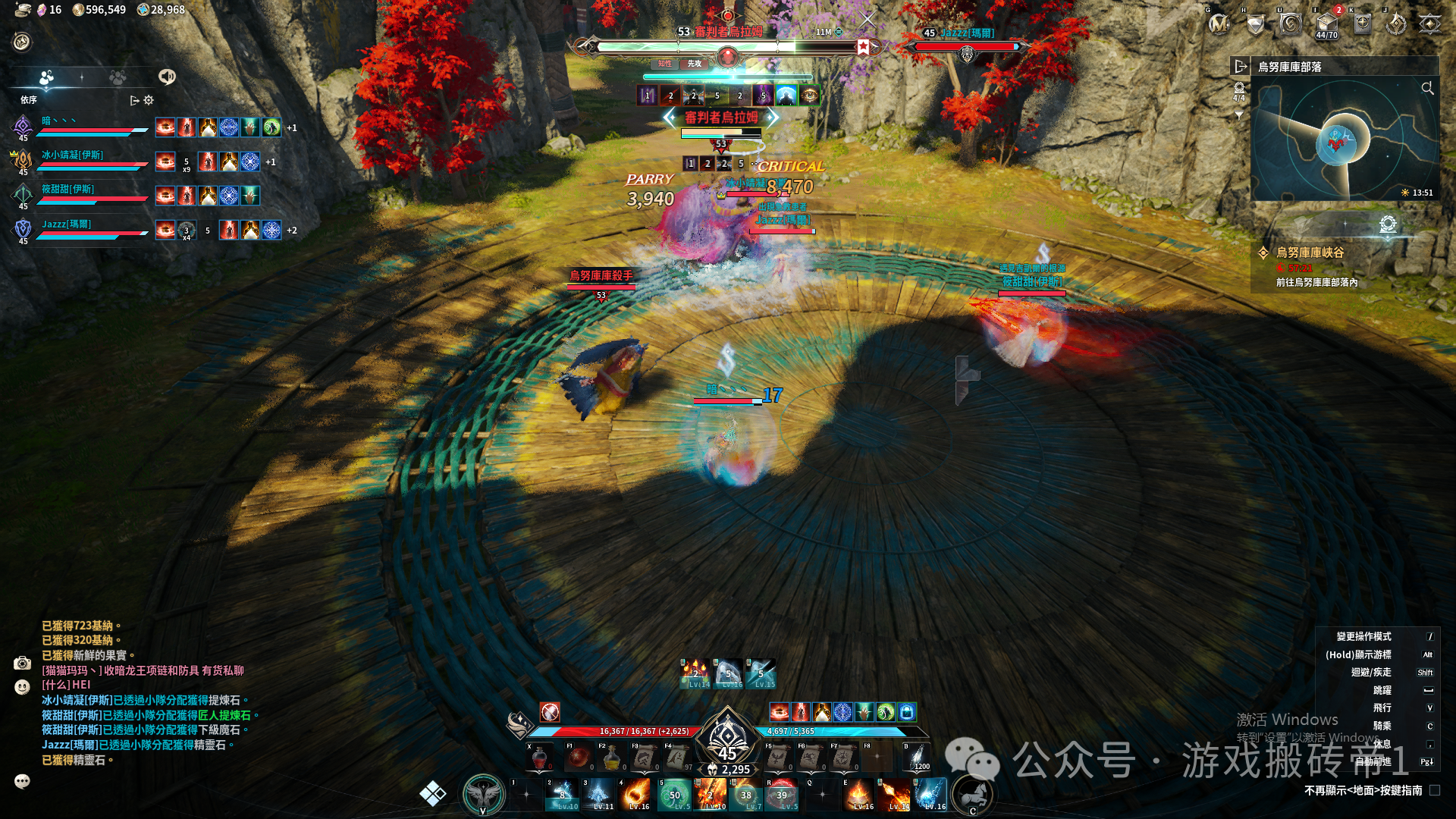Leave the party via exit-arrow icon
The height and width of the screenshot is (819, 1456).
pos(135,100)
